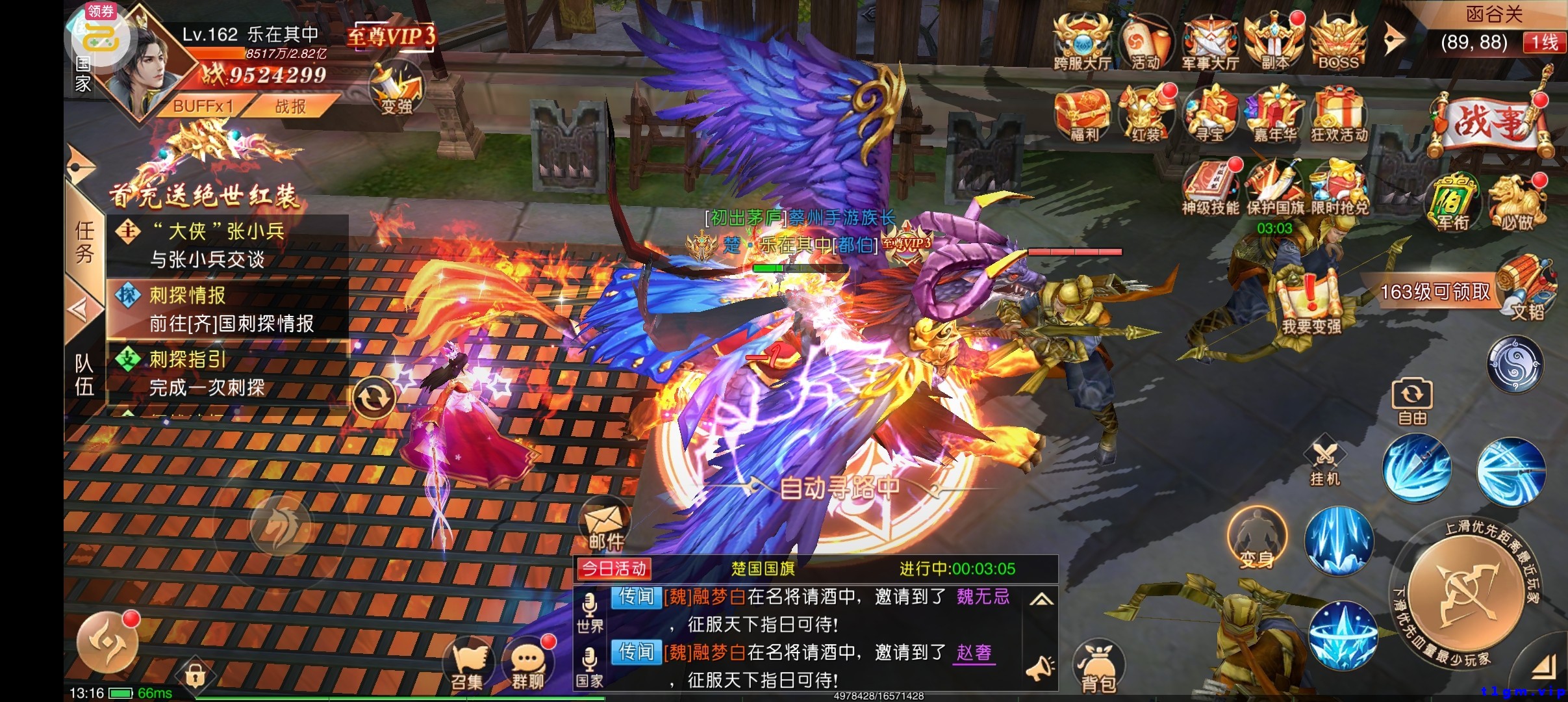Click the 变强 power-up icon
Viewport: 1568px width, 702px height.
[396, 91]
